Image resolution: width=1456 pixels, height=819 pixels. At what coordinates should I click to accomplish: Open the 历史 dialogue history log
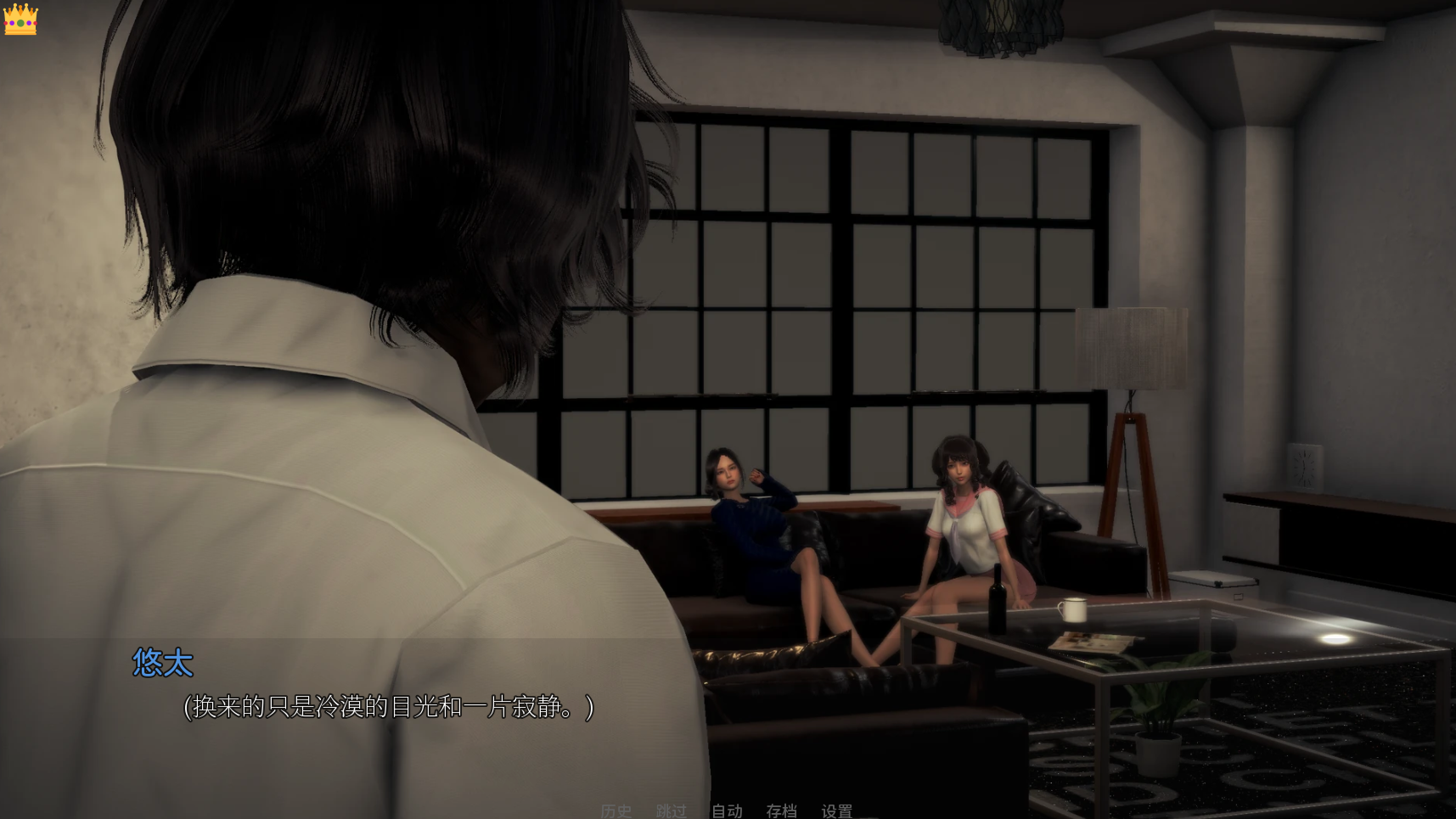[616, 811]
